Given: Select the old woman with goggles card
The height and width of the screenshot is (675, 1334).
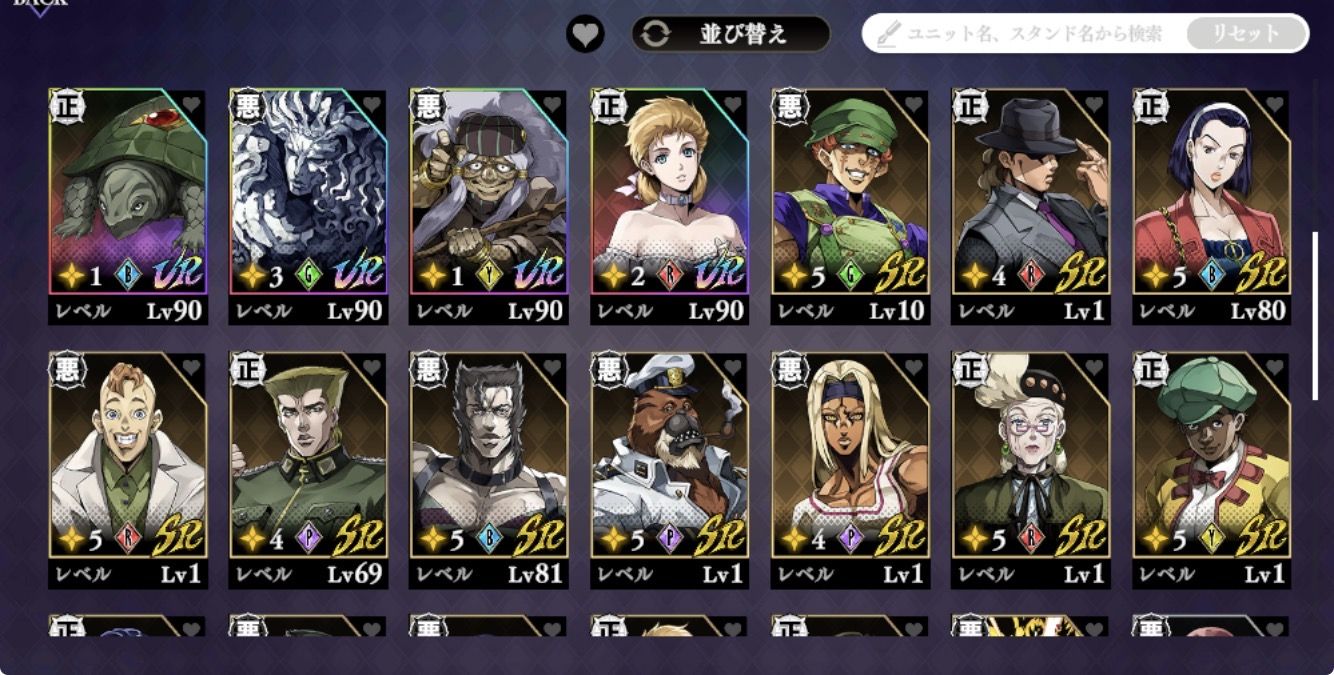Looking at the screenshot, I should pyautogui.click(x=488, y=190).
